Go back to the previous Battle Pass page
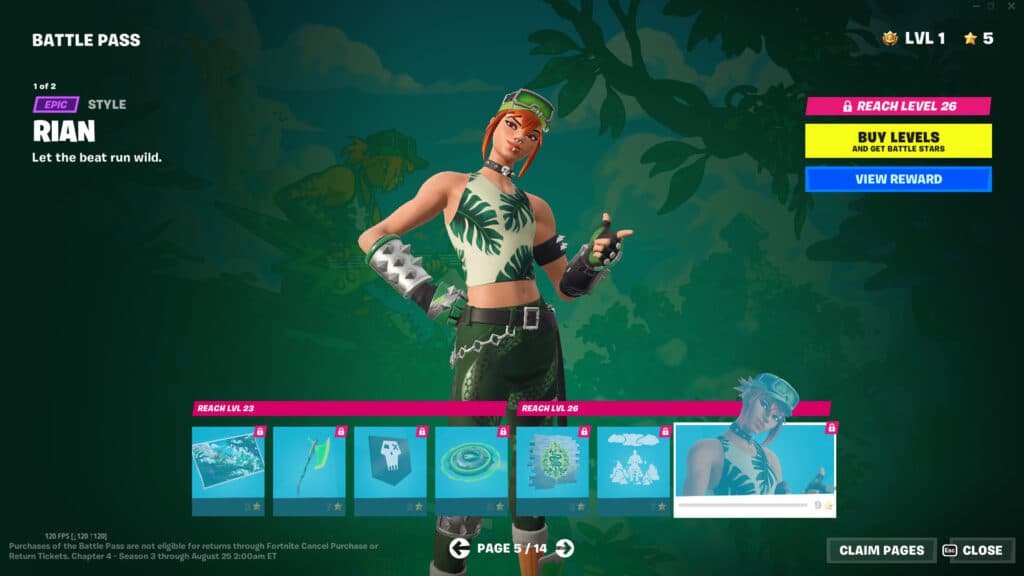Image resolution: width=1024 pixels, height=576 pixels. [x=460, y=547]
